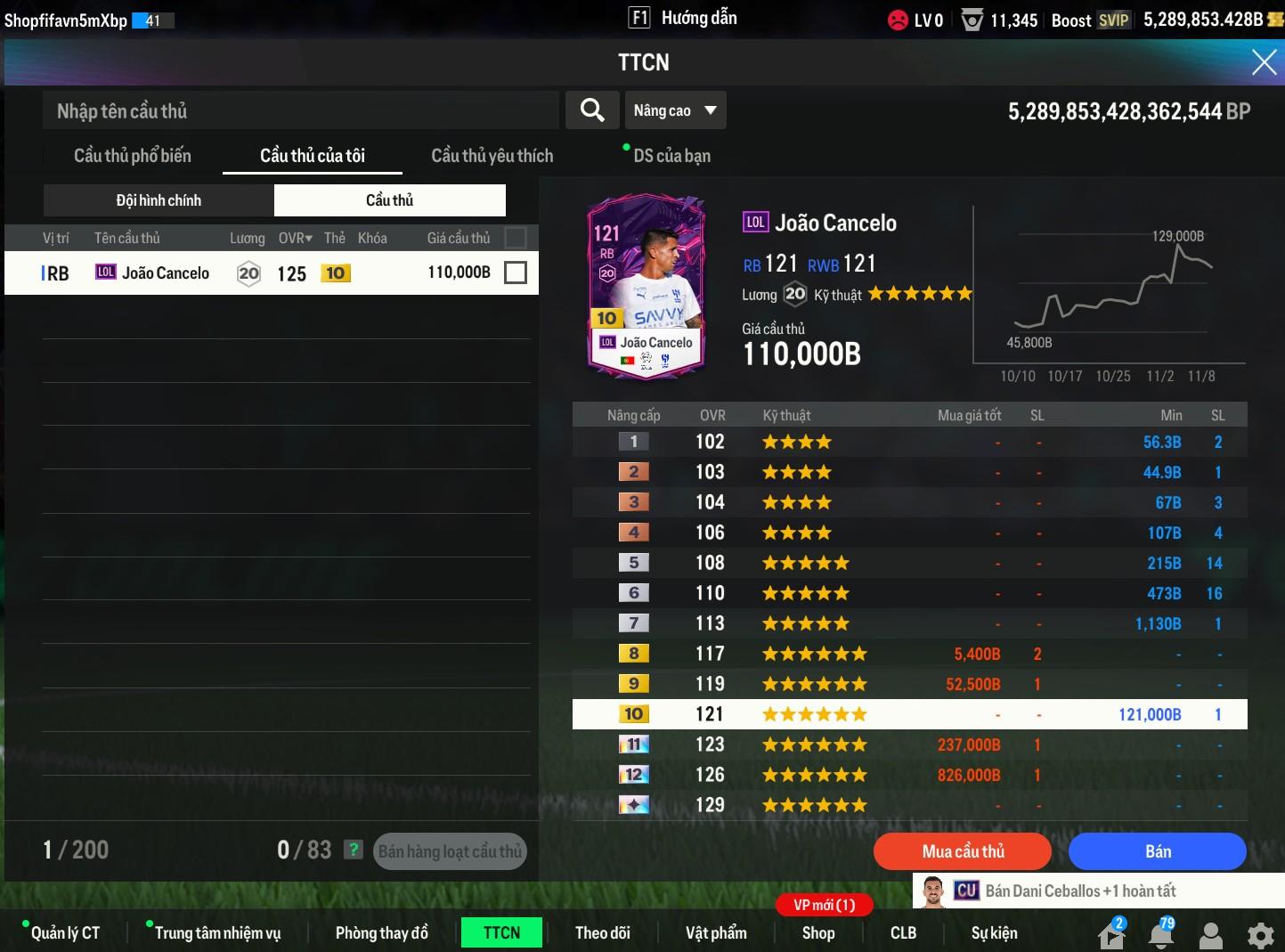The width and height of the screenshot is (1285, 952).
Task: Click the magnifying glass search button
Action: pyautogui.click(x=592, y=110)
